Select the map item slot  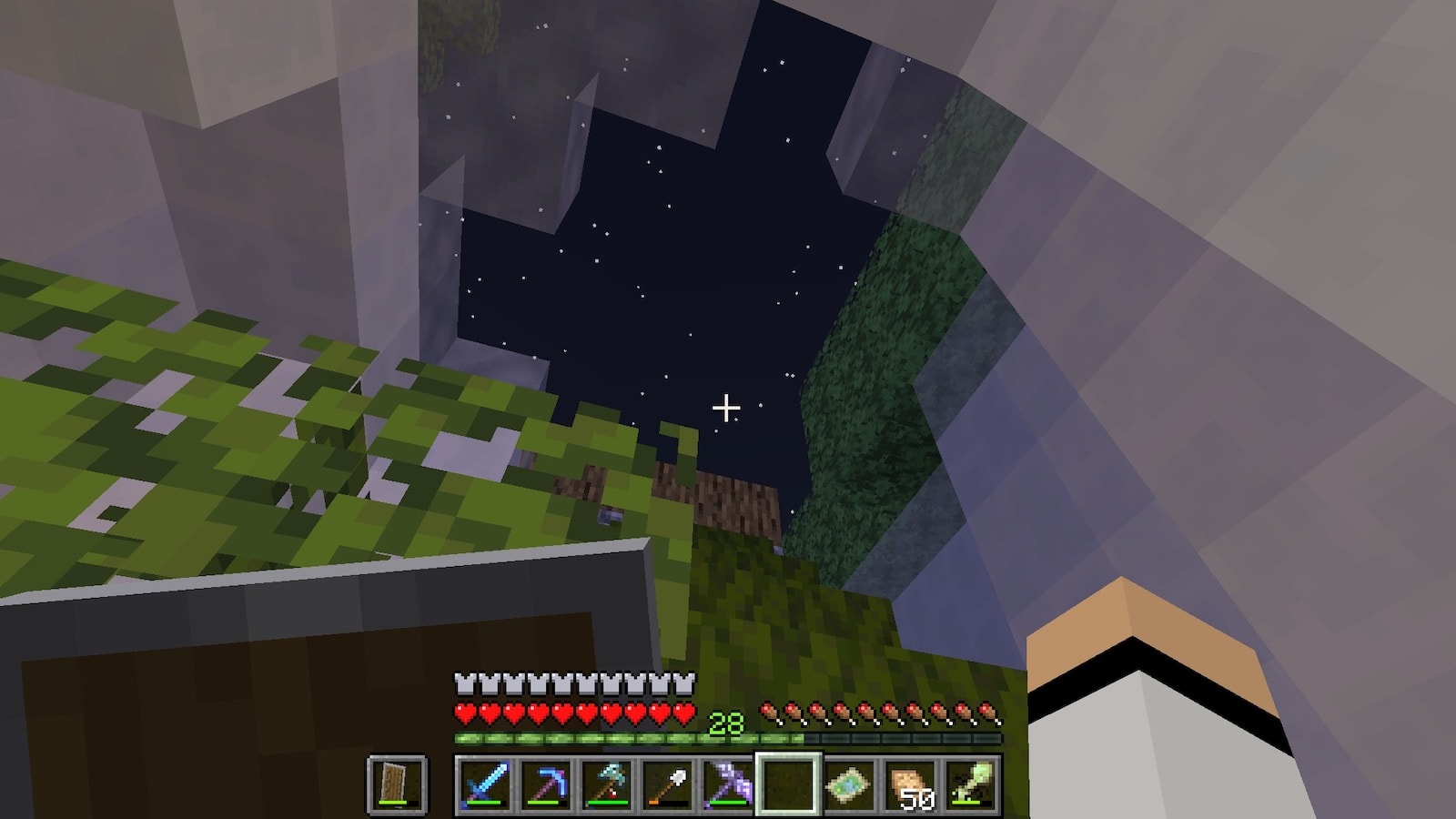[x=849, y=784]
